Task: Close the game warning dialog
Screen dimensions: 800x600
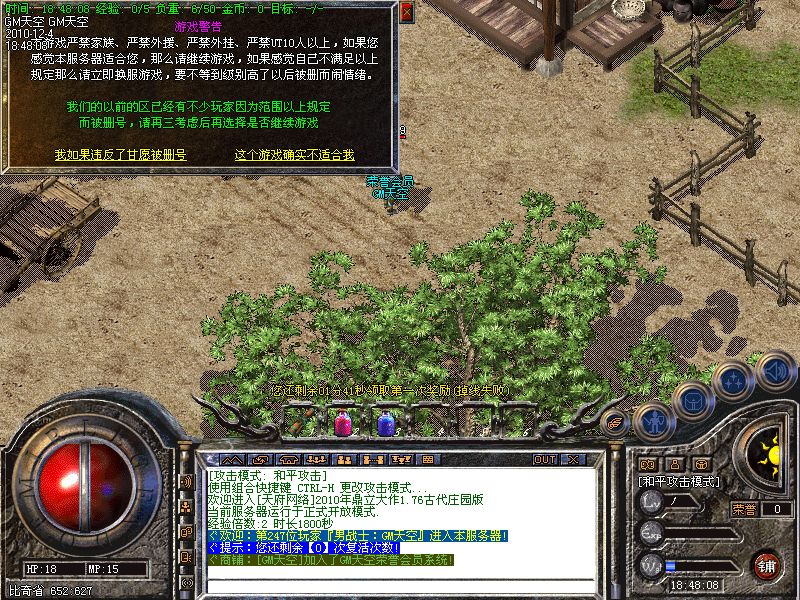Action: click(x=406, y=13)
